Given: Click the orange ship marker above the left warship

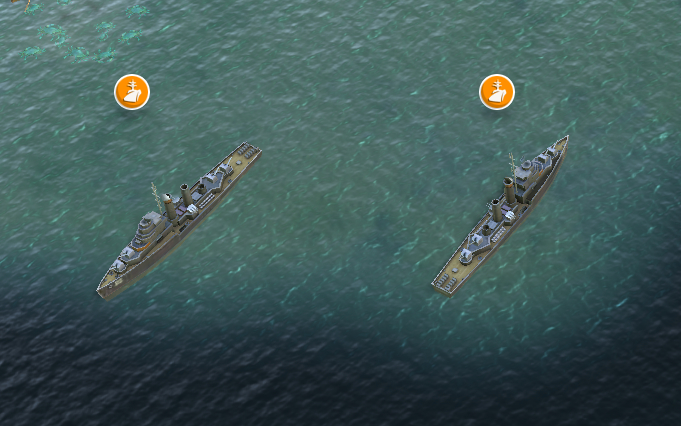Looking at the screenshot, I should coord(132,92).
